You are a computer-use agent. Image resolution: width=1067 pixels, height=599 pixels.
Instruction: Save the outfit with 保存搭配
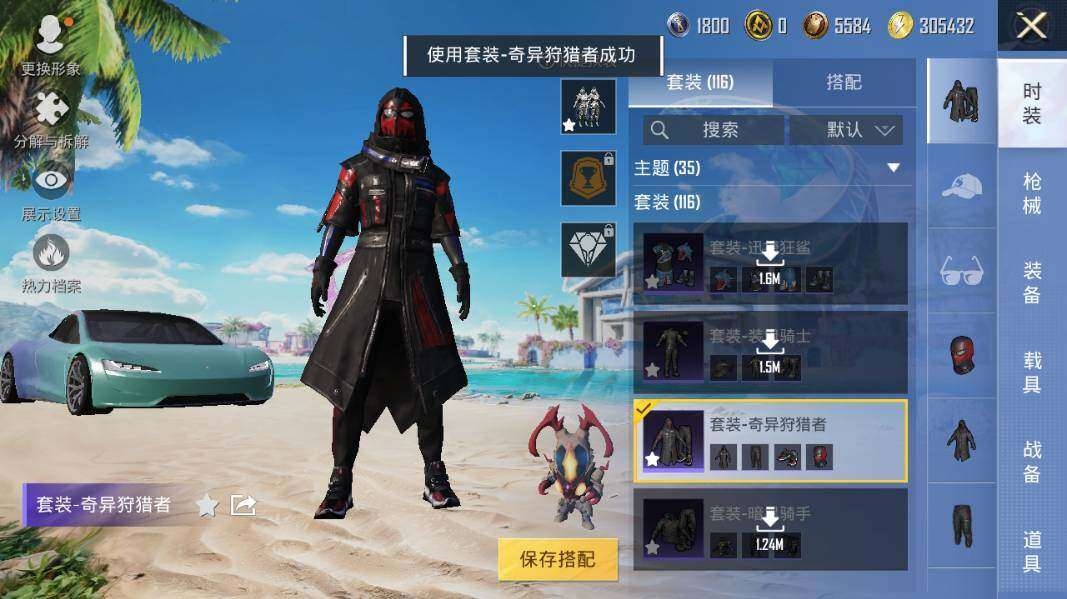tap(557, 558)
